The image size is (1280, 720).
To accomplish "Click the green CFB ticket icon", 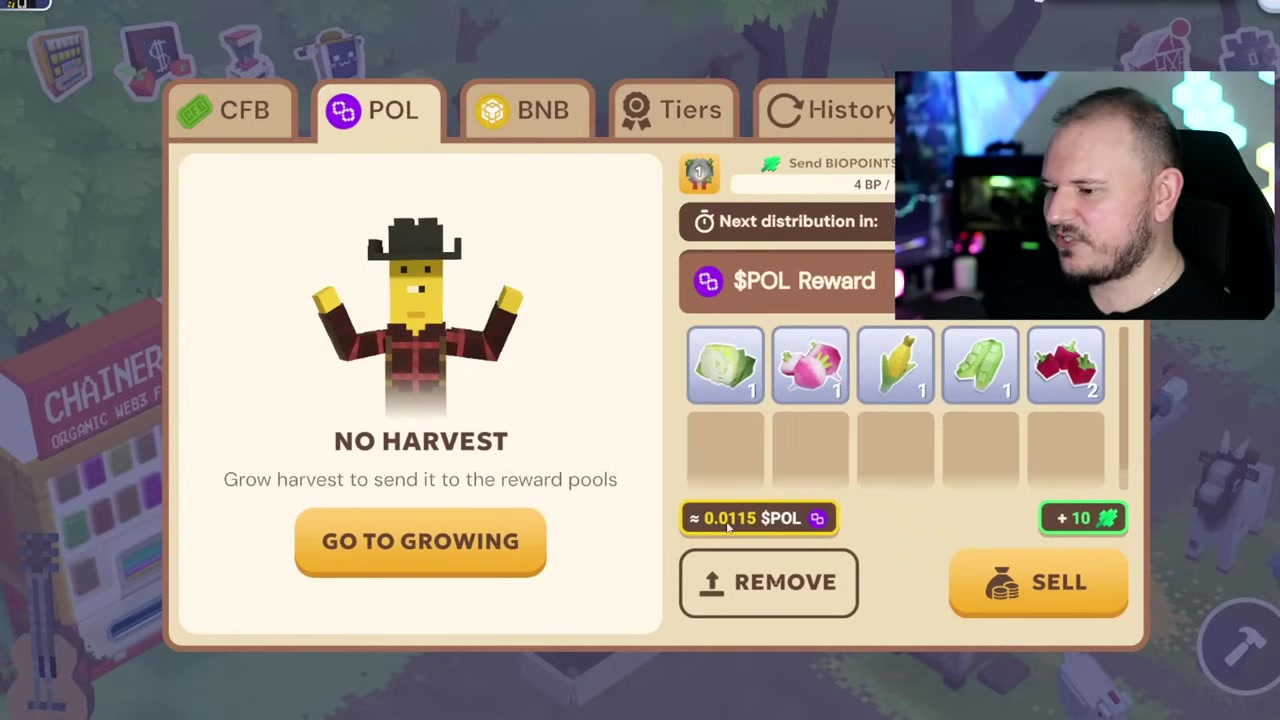I will click(196, 110).
